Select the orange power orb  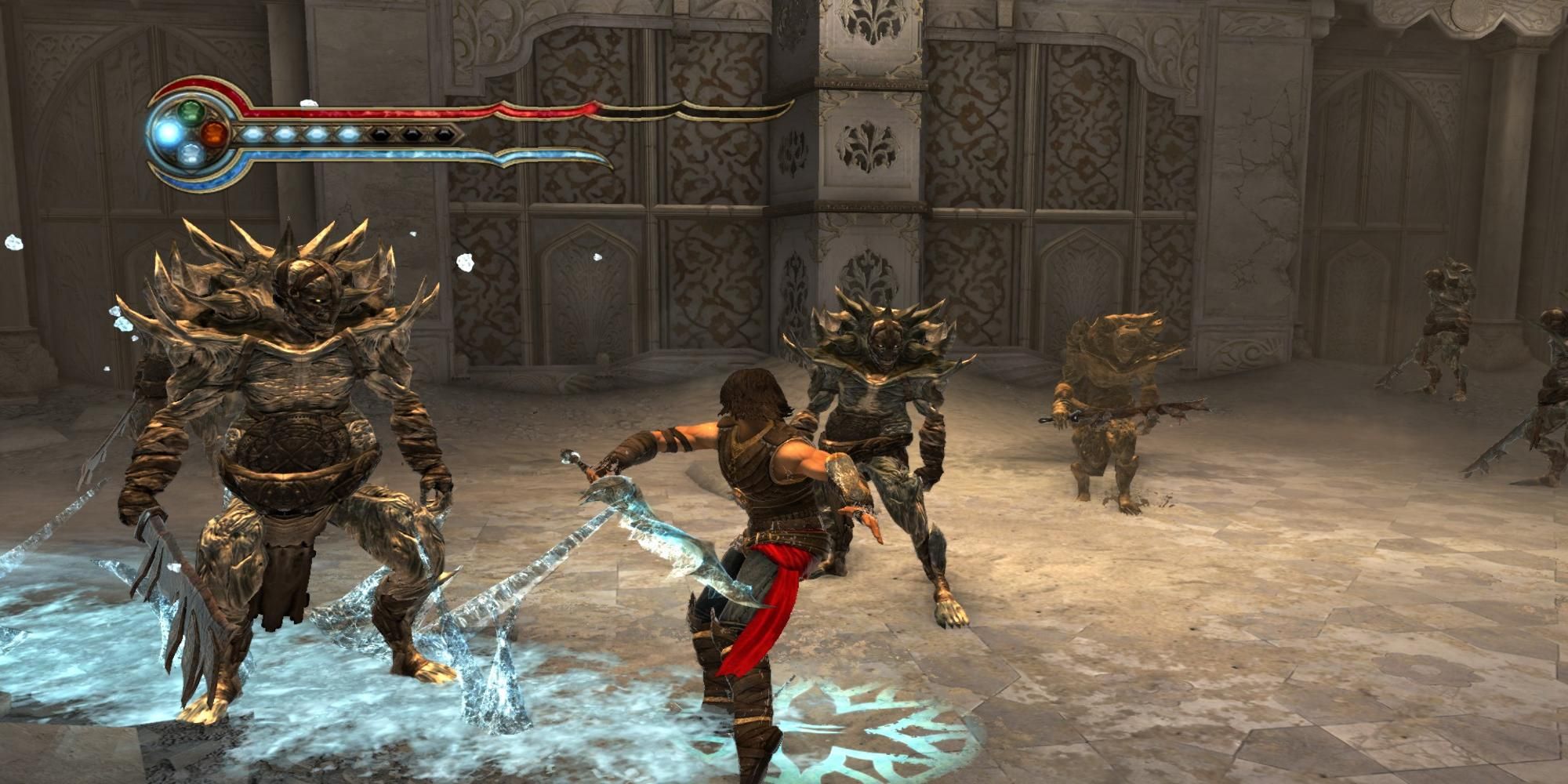(212, 133)
